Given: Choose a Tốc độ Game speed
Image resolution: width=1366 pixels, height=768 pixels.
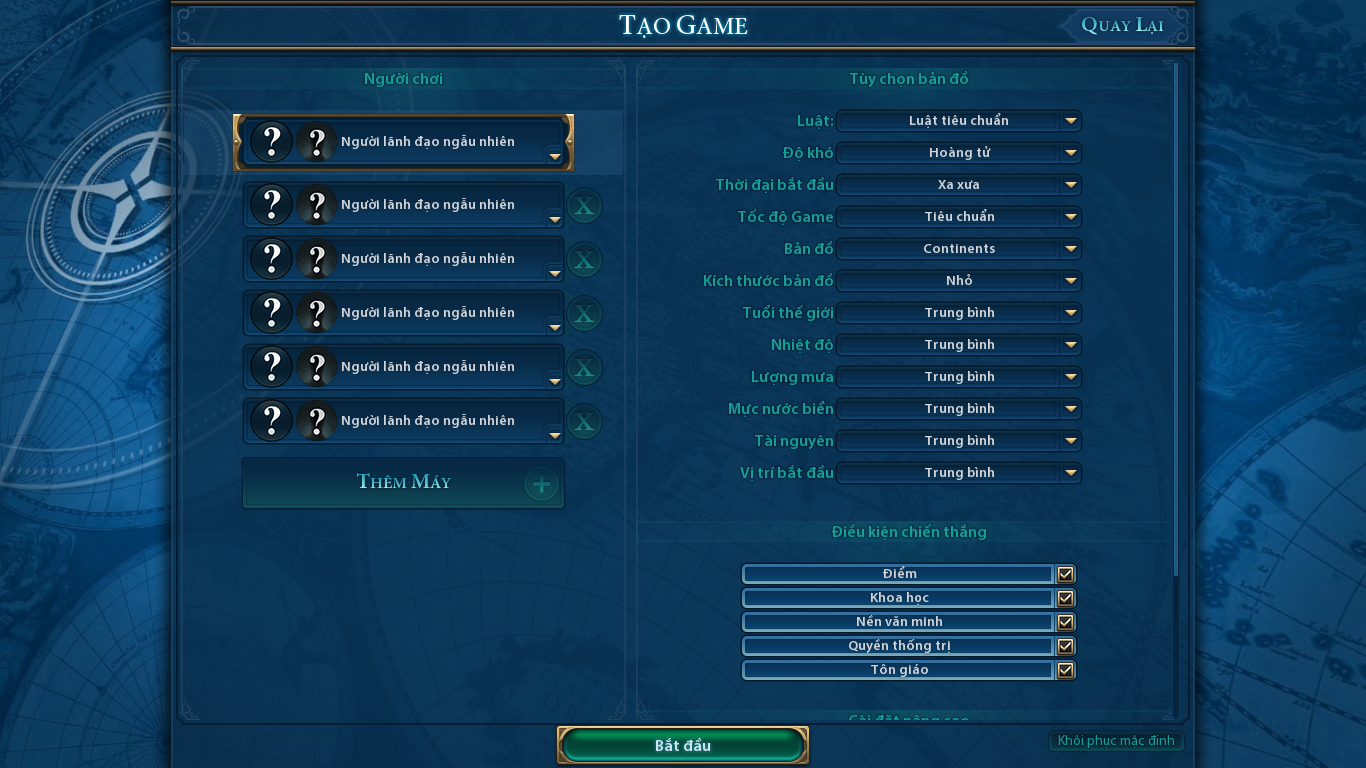Looking at the screenshot, I should point(959,217).
